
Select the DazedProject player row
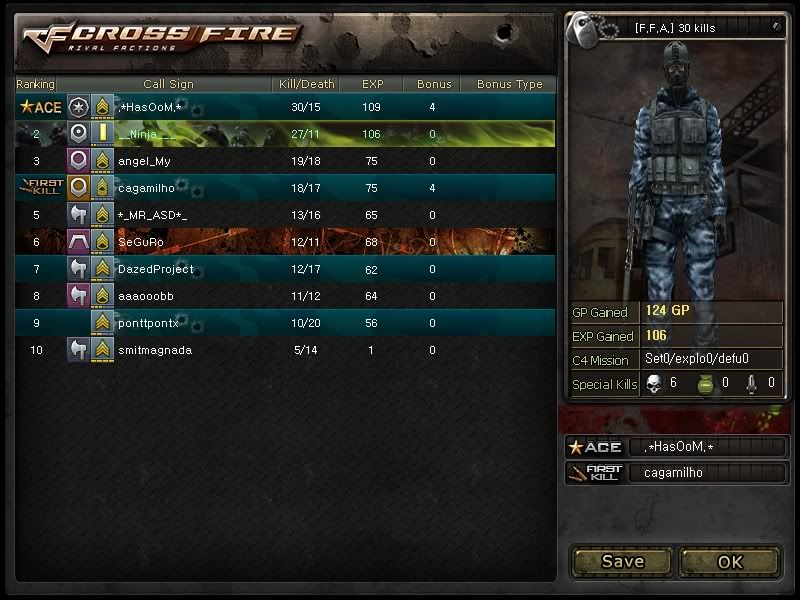pos(285,269)
